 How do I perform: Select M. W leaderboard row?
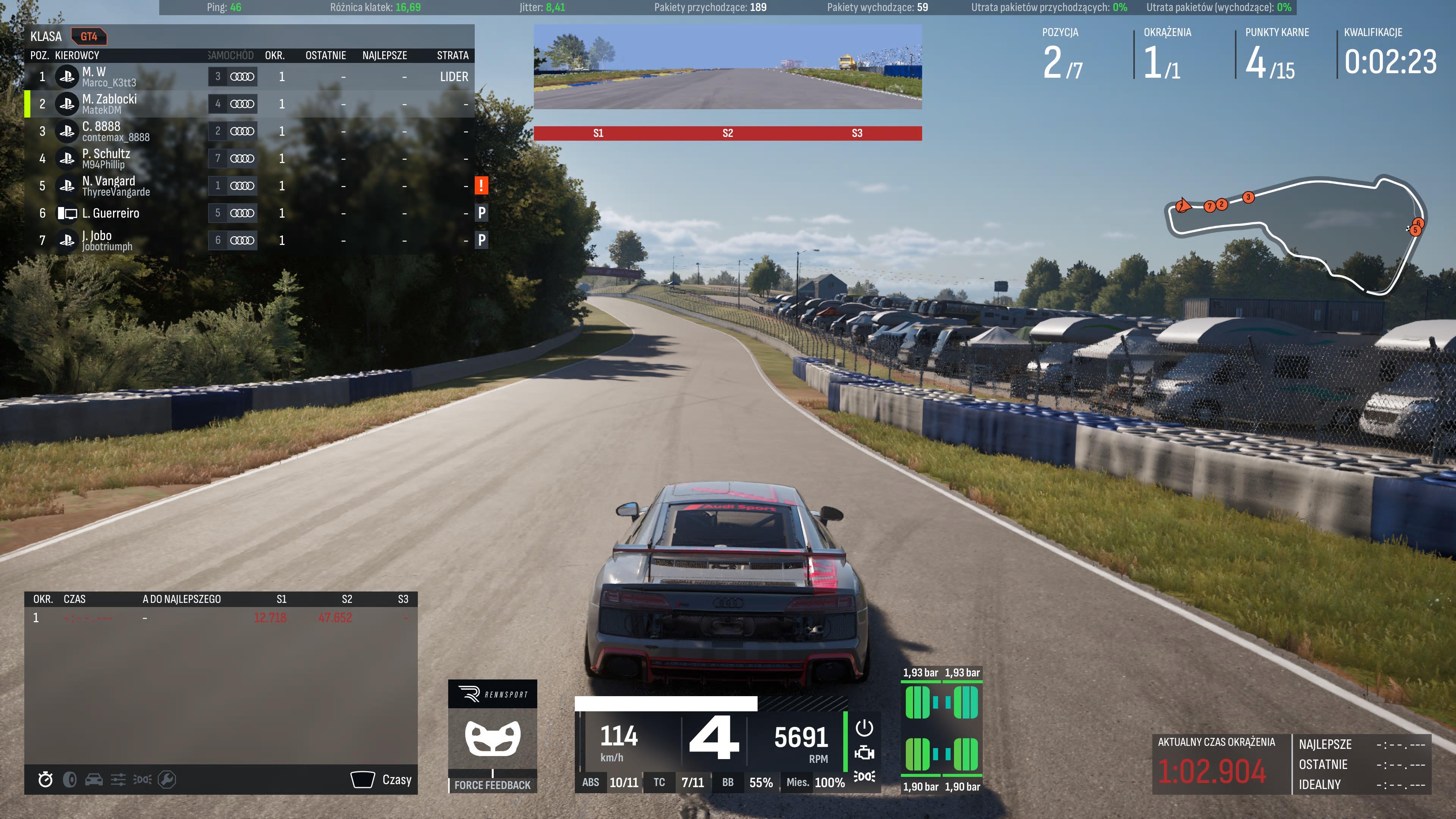(x=249, y=77)
